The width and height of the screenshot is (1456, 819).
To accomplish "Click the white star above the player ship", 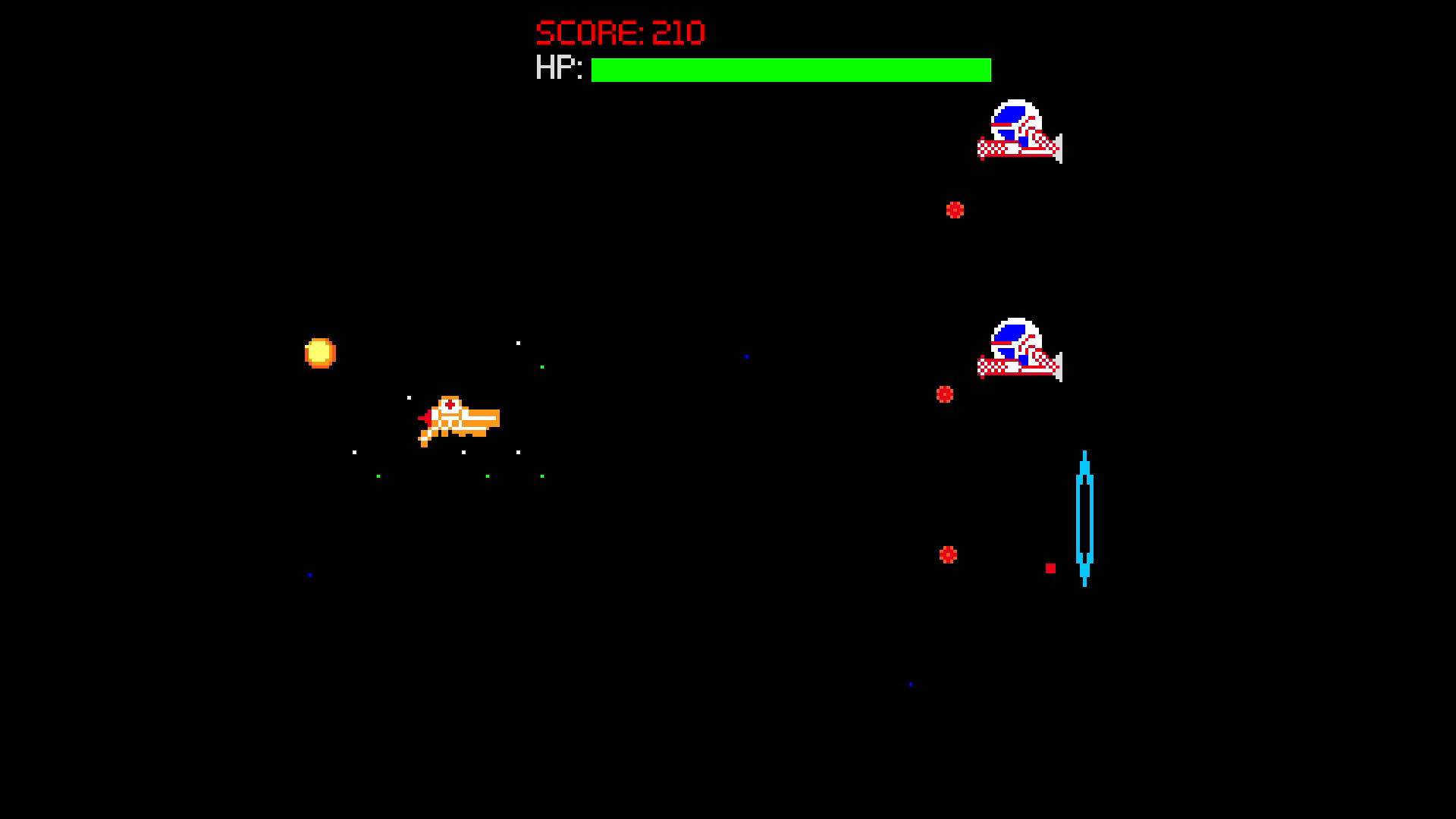I will coord(409,397).
